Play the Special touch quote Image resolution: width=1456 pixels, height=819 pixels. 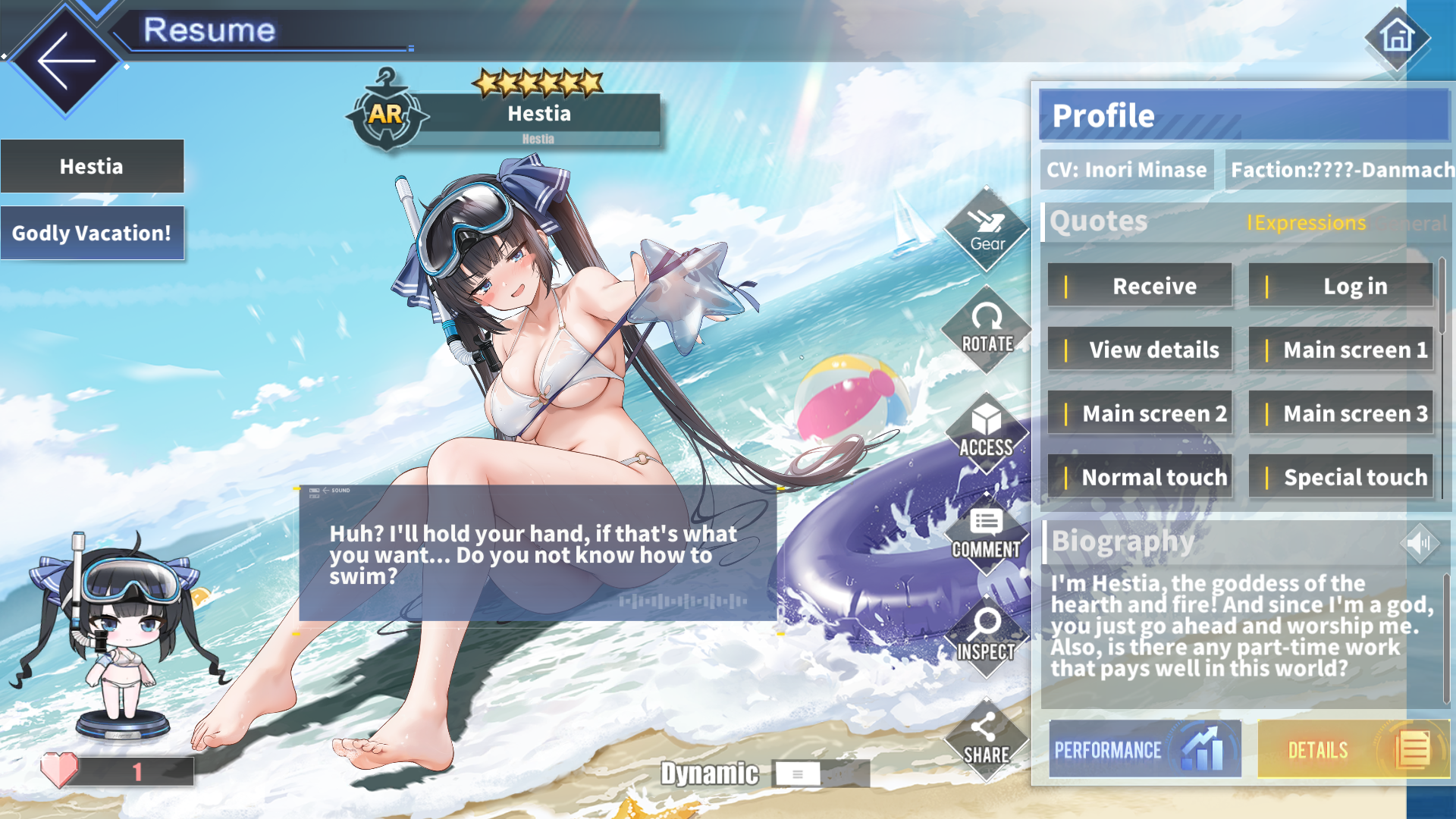(x=1341, y=477)
